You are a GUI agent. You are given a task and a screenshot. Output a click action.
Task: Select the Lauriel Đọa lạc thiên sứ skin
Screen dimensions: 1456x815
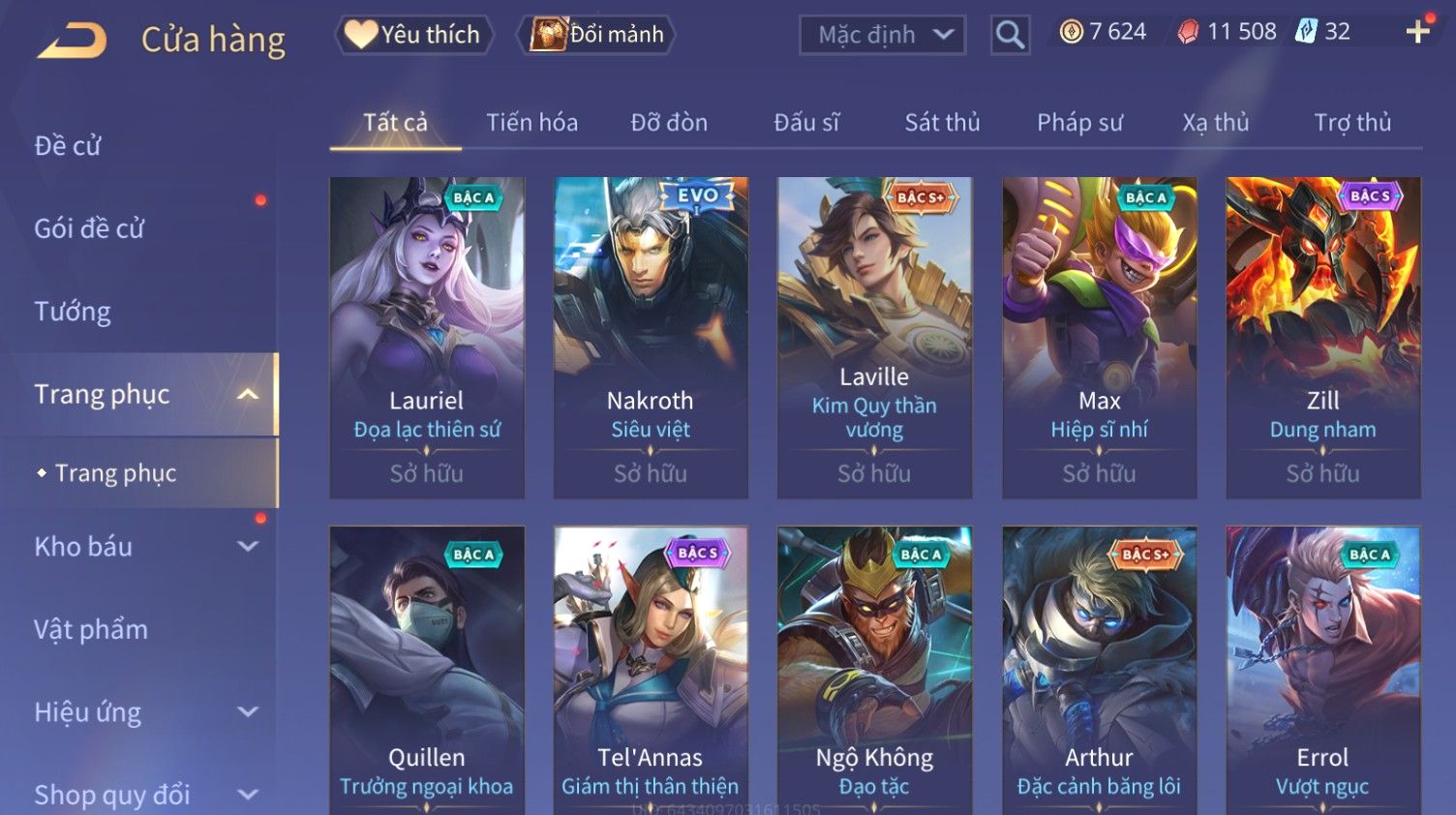(x=427, y=337)
